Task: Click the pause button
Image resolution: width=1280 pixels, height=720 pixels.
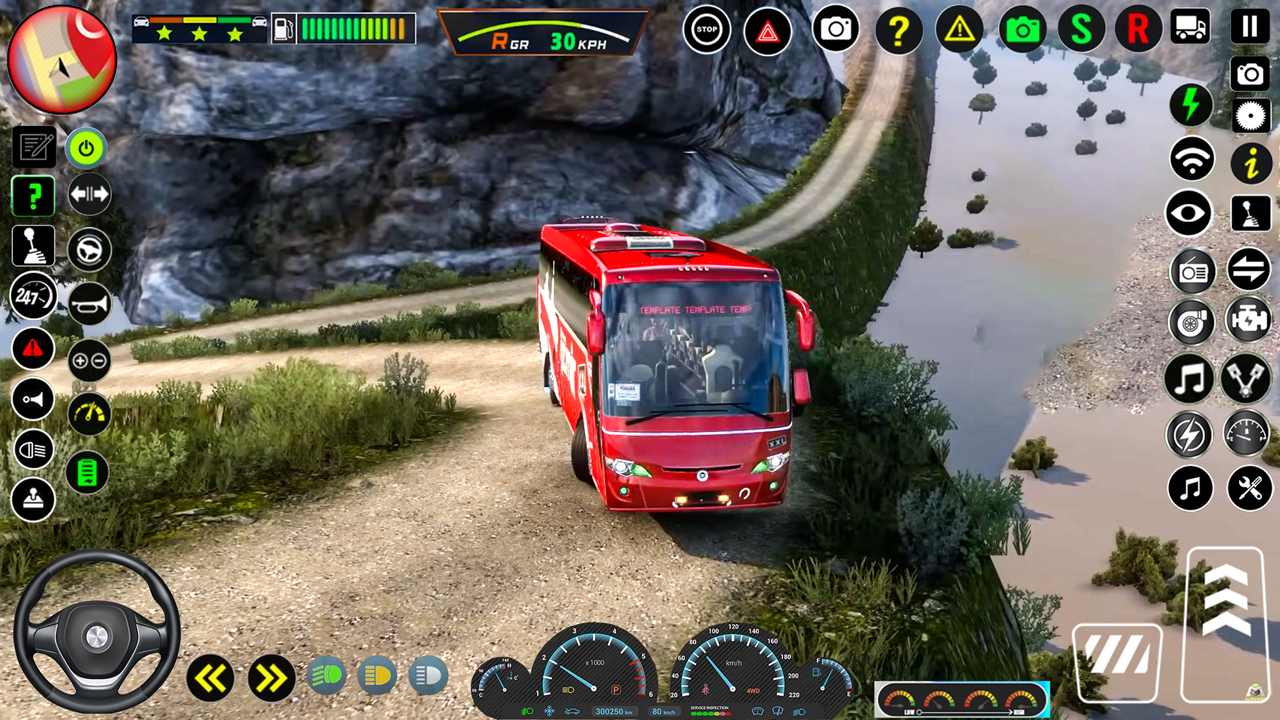Action: point(1249,27)
